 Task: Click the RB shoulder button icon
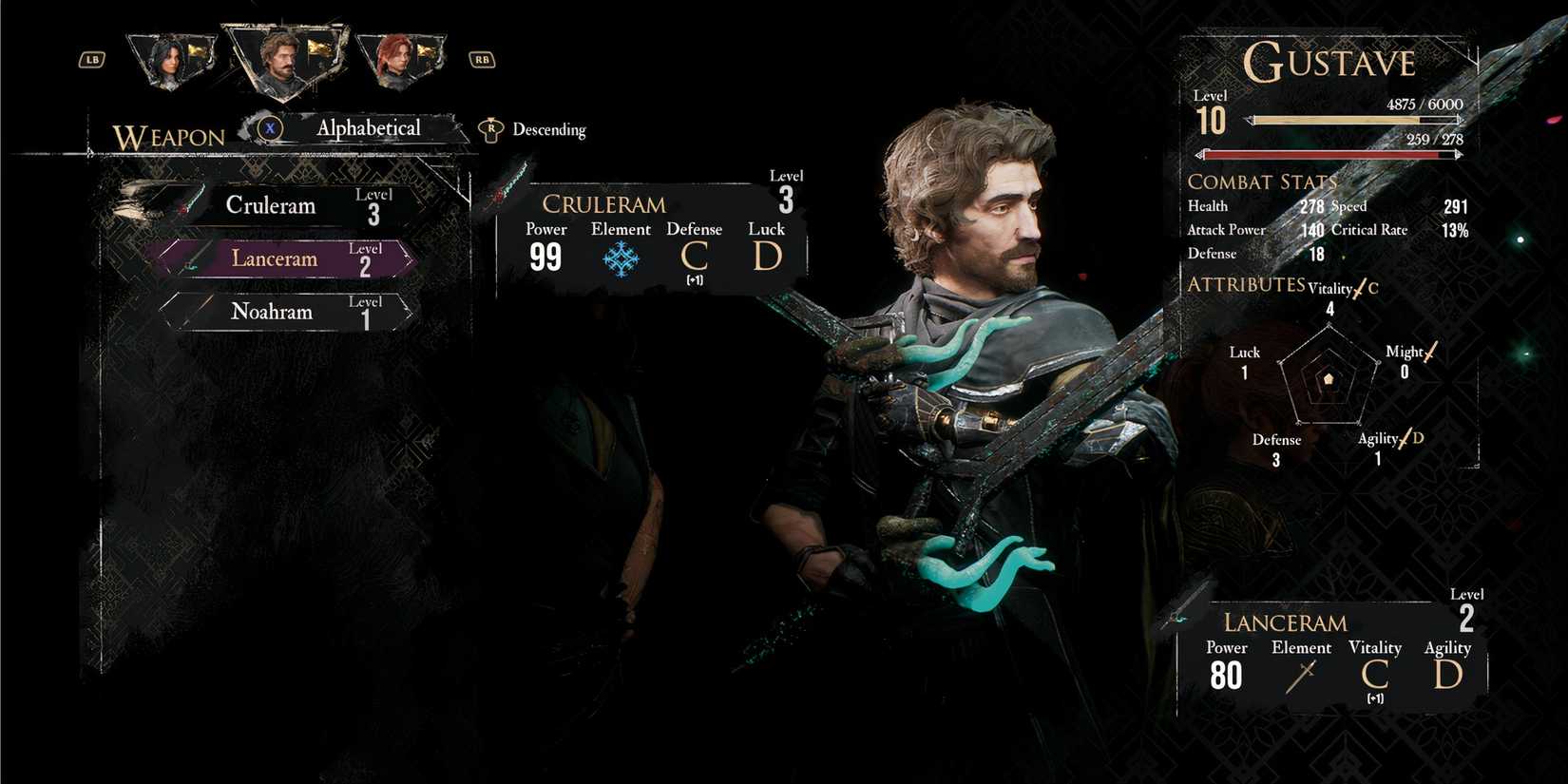tap(482, 59)
